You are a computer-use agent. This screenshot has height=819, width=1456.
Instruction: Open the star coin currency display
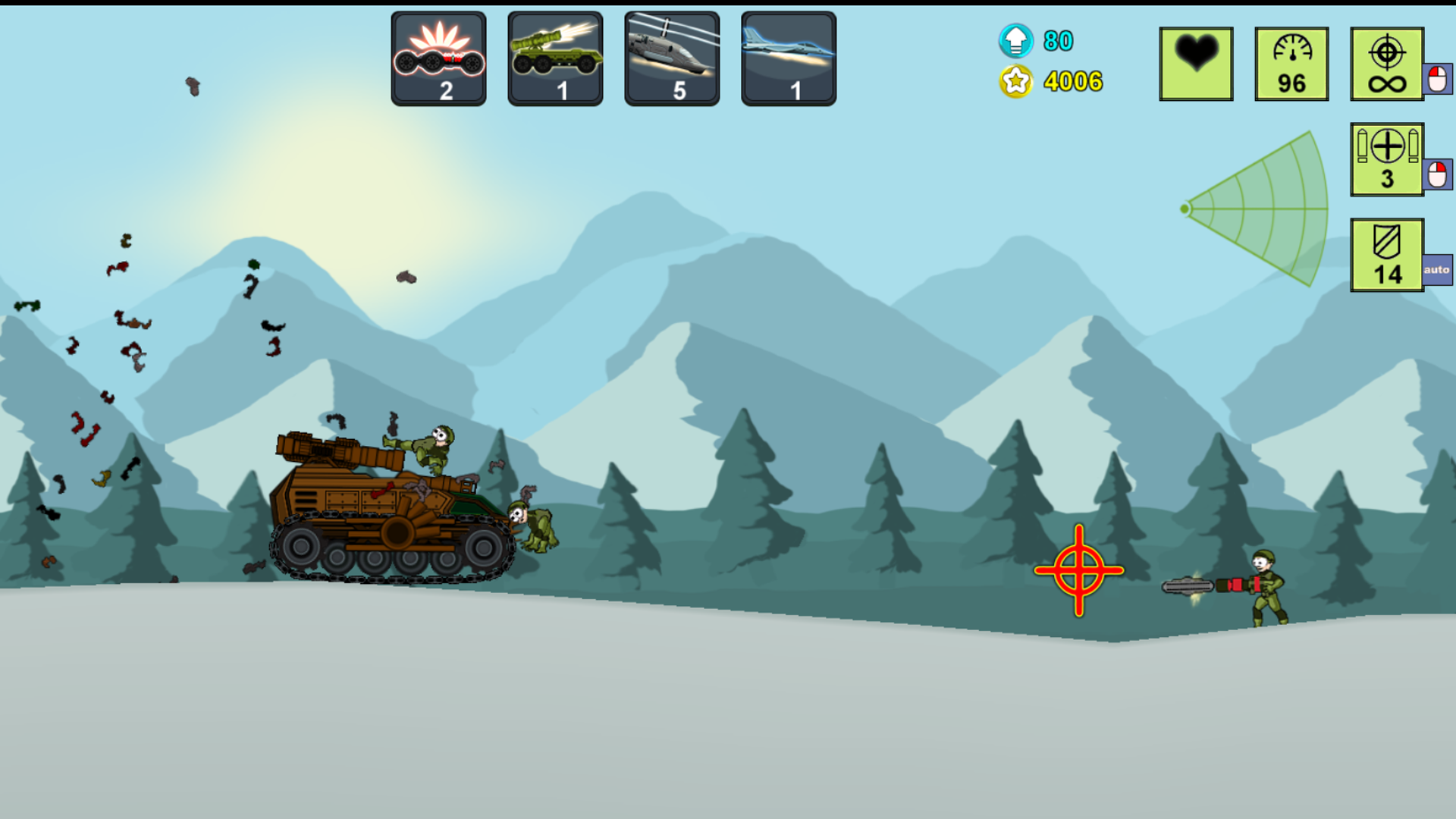(1017, 80)
